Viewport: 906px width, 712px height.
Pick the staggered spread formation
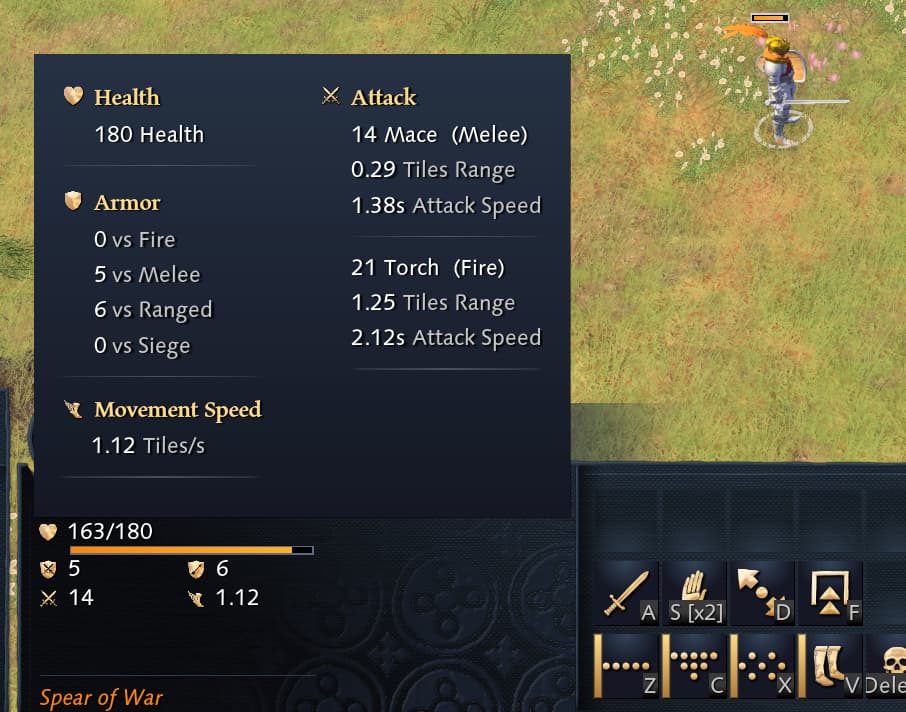tap(762, 665)
